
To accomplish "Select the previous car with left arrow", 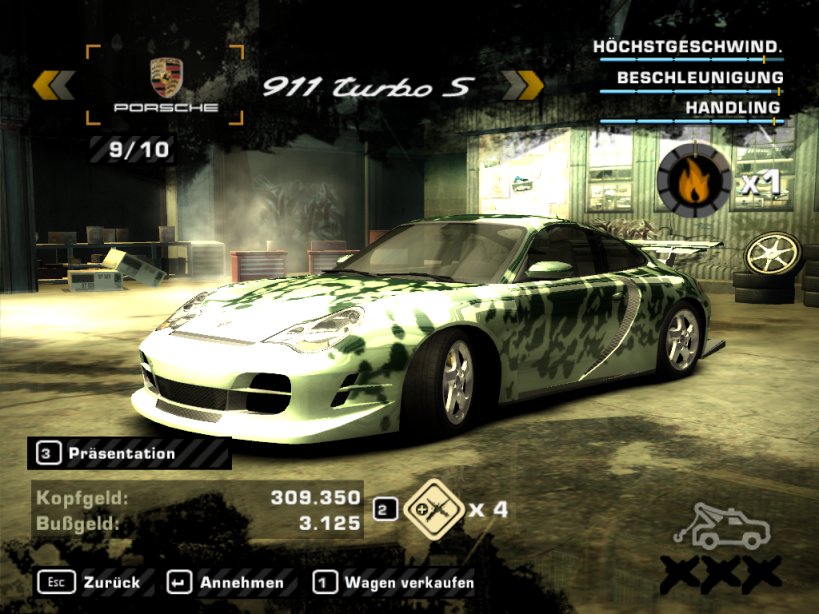I will tap(53, 86).
